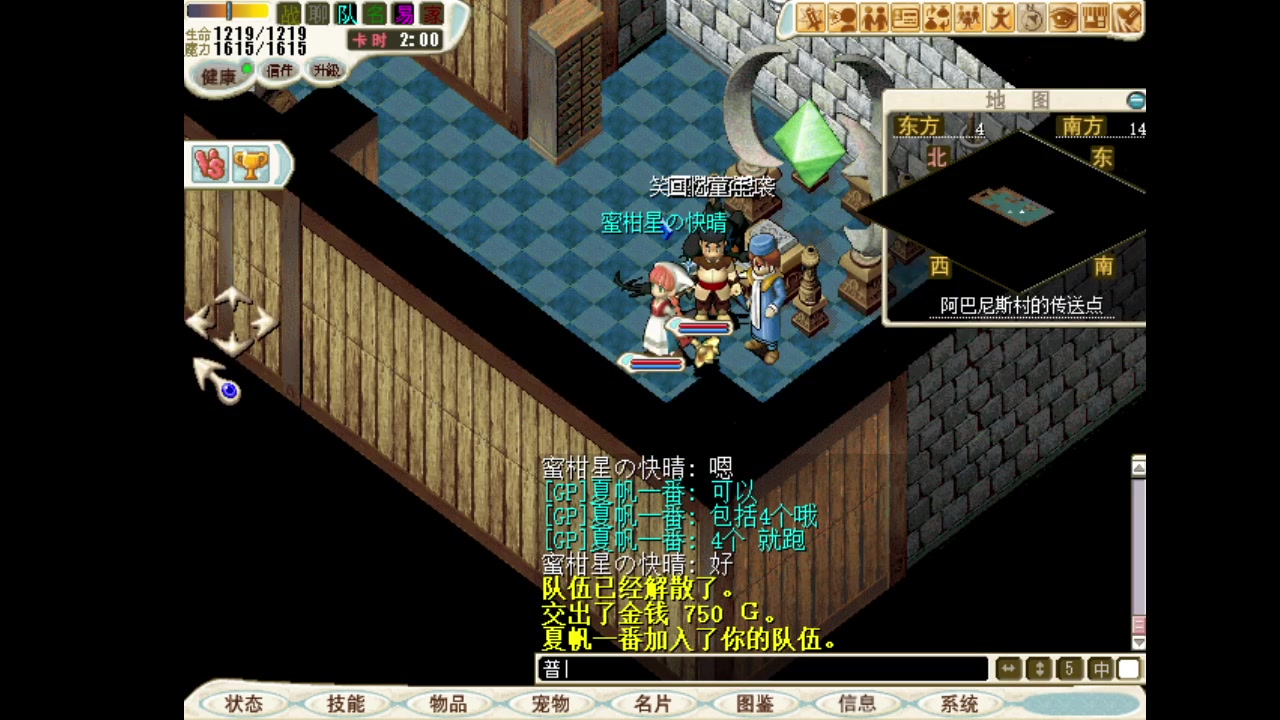Open the 状态 status menu

point(243,704)
